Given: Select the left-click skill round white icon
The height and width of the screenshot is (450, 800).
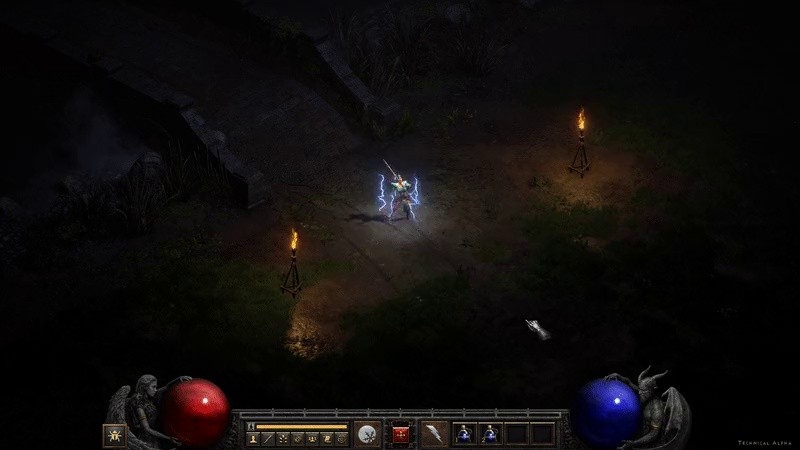Looking at the screenshot, I should 368,434.
